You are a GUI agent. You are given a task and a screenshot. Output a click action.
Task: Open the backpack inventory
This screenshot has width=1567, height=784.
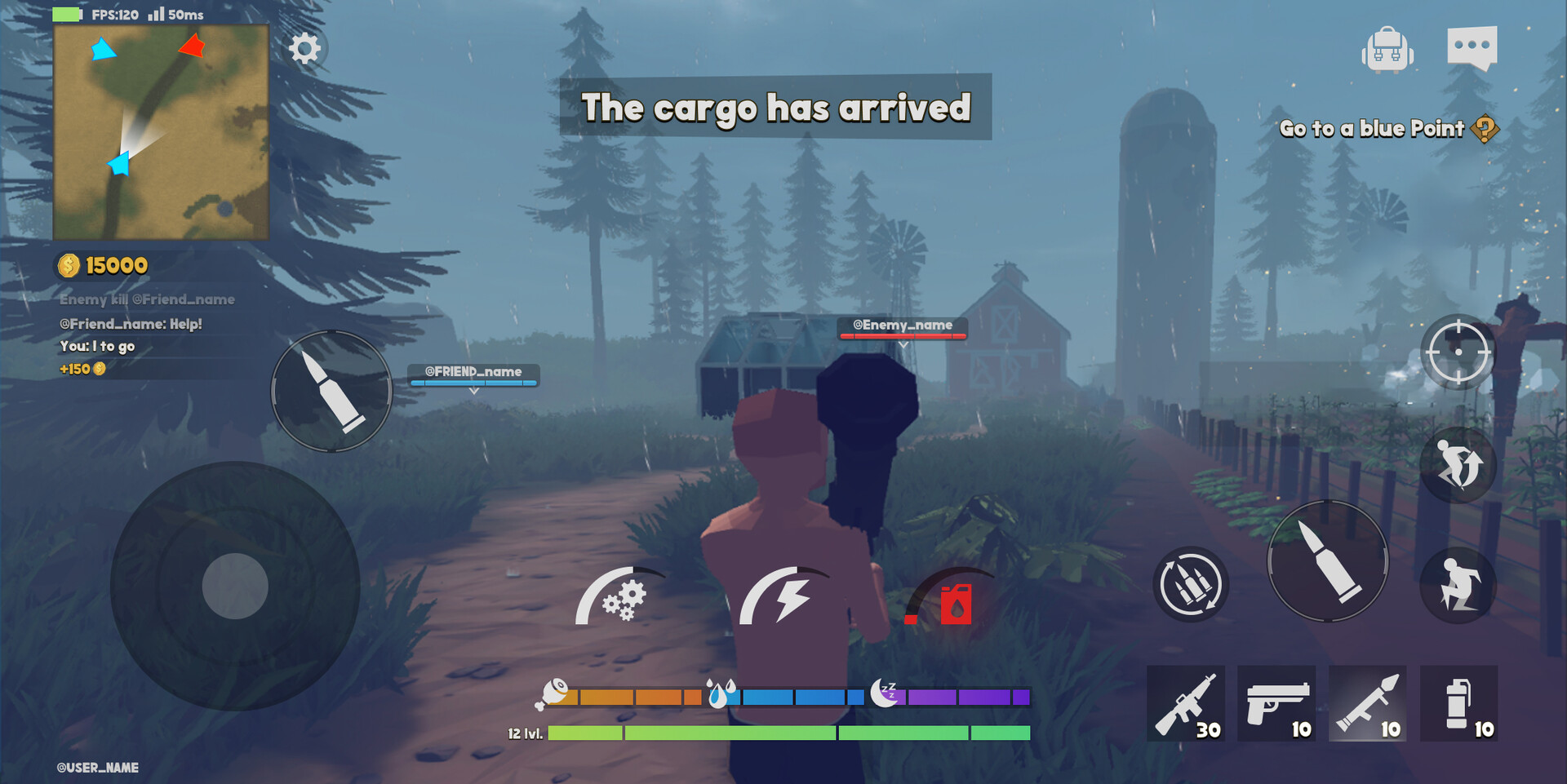(1387, 49)
